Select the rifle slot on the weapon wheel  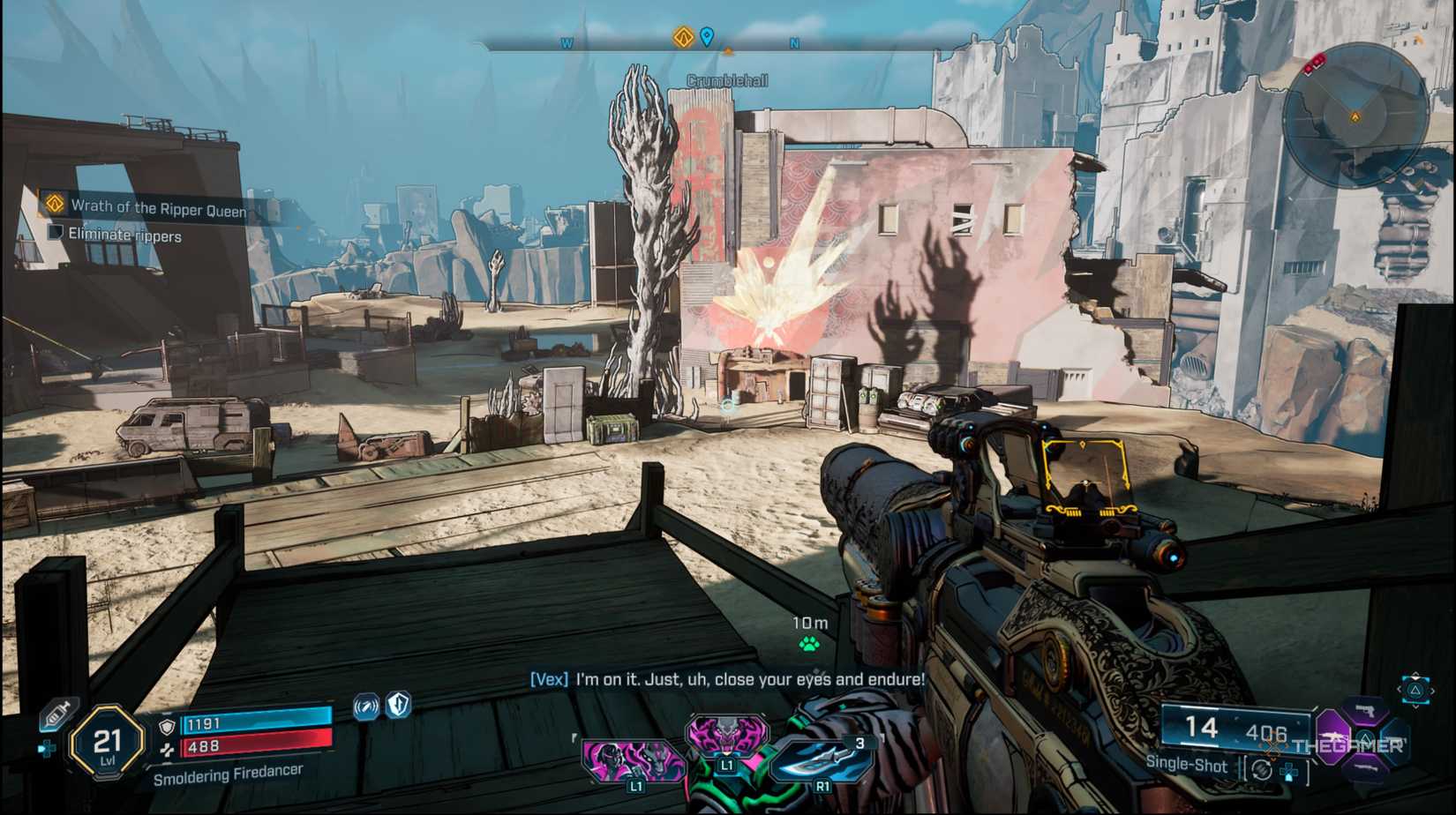click(x=1333, y=736)
